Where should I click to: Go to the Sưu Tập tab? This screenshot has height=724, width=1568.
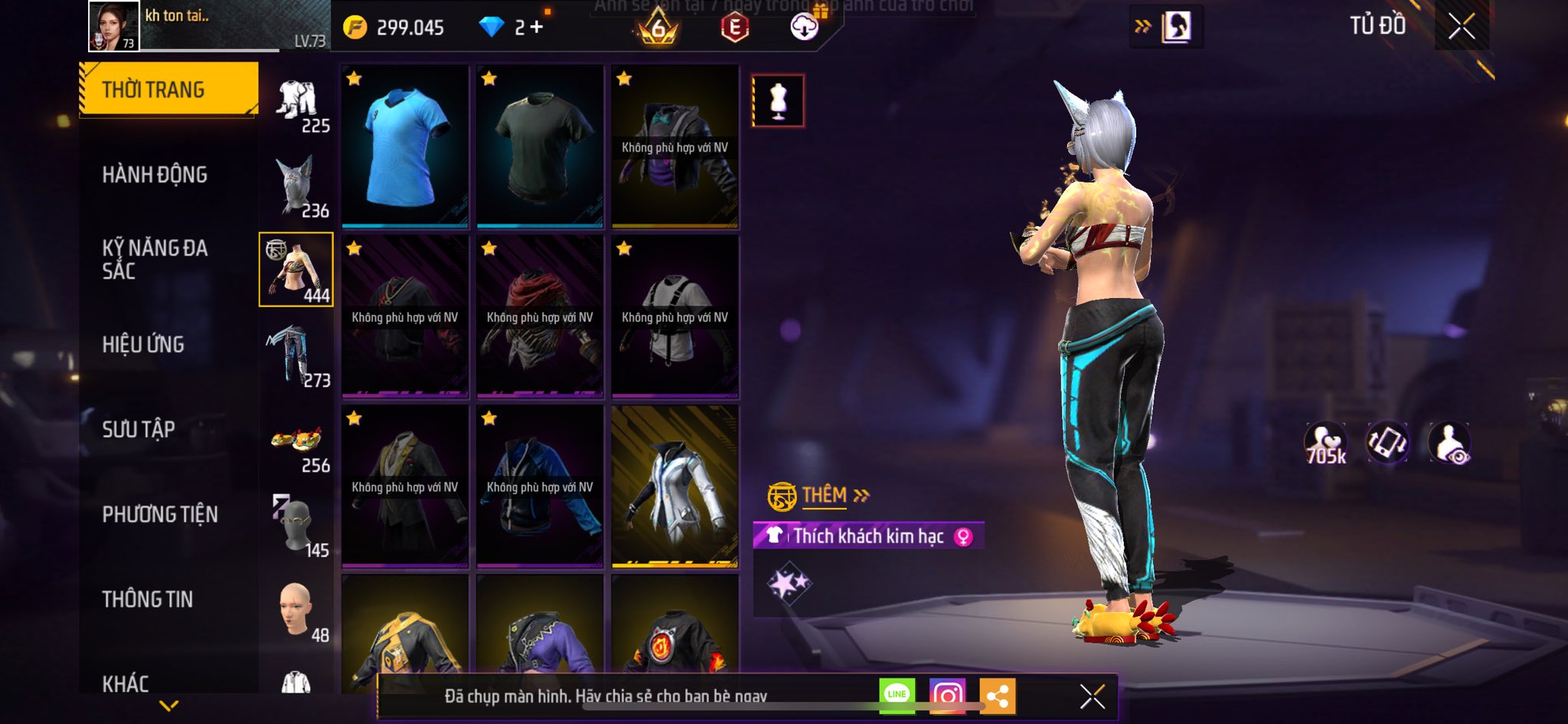point(139,429)
